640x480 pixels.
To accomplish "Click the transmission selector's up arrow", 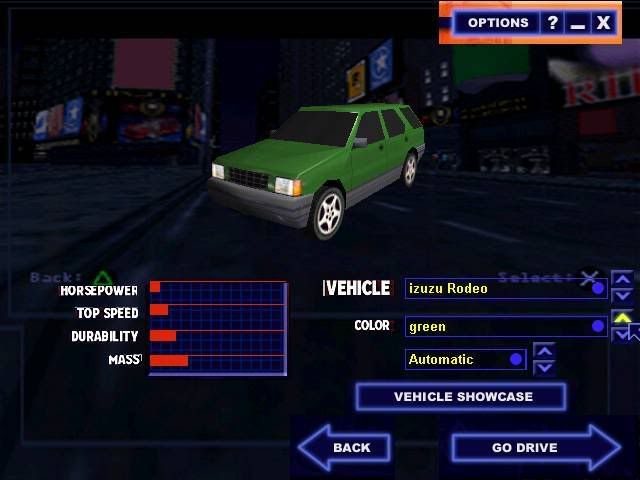I will coord(544,351).
